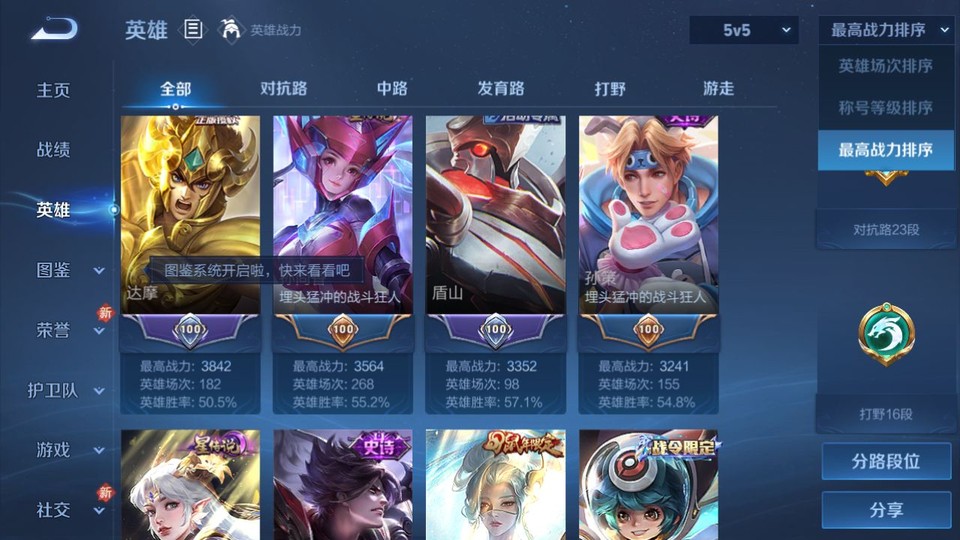Open the 战绩 match record section
Image resolution: width=960 pixels, height=540 pixels.
[54, 150]
